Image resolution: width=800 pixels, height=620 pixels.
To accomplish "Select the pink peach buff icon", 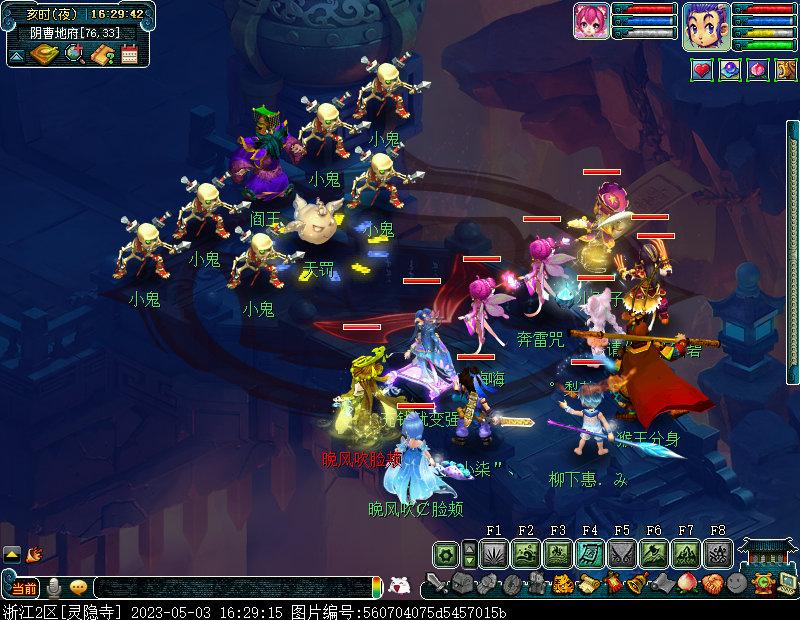I will (758, 70).
